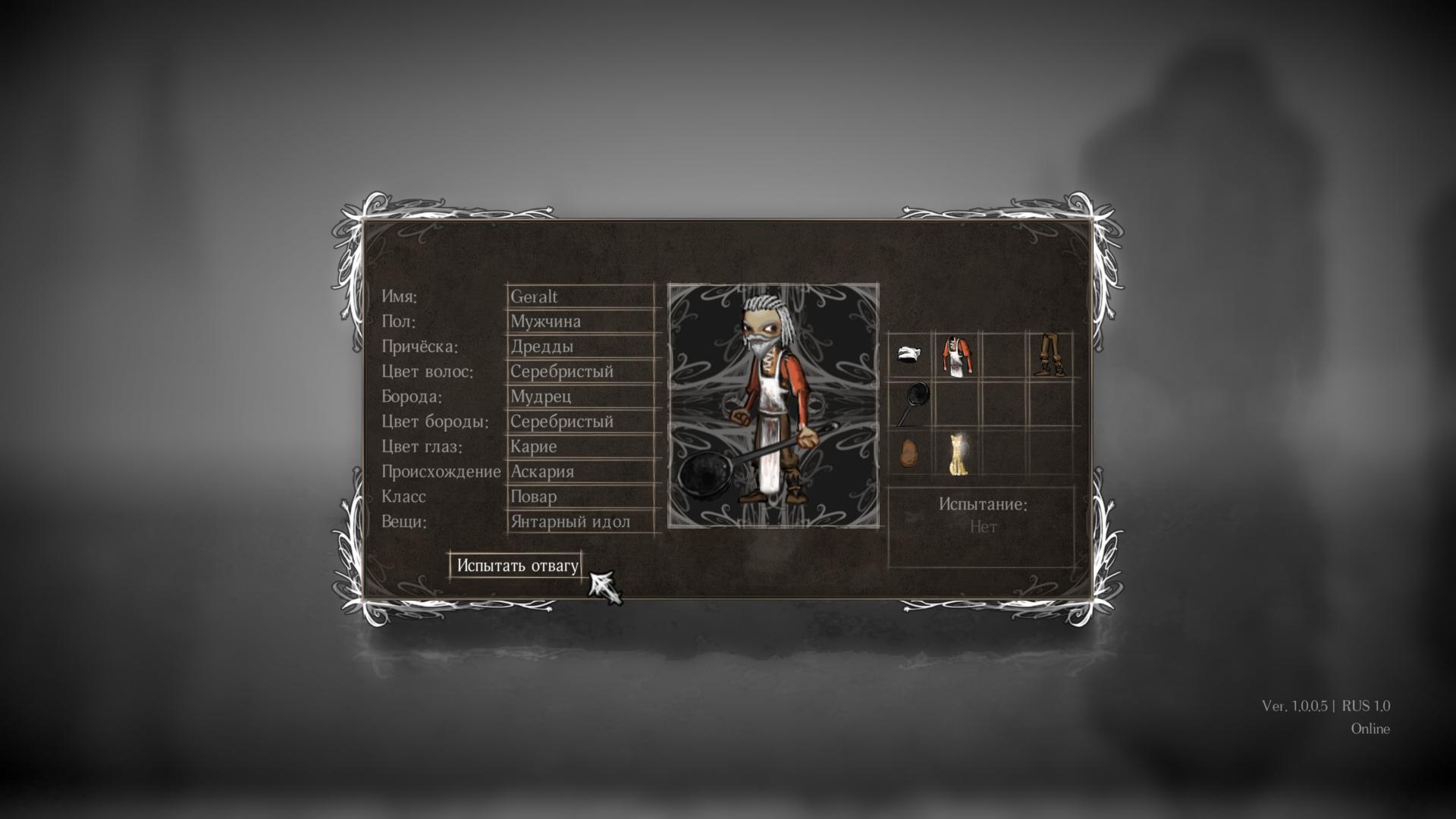Change beard color field next to Цвет бороды
The height and width of the screenshot is (819, 1456).
(580, 422)
